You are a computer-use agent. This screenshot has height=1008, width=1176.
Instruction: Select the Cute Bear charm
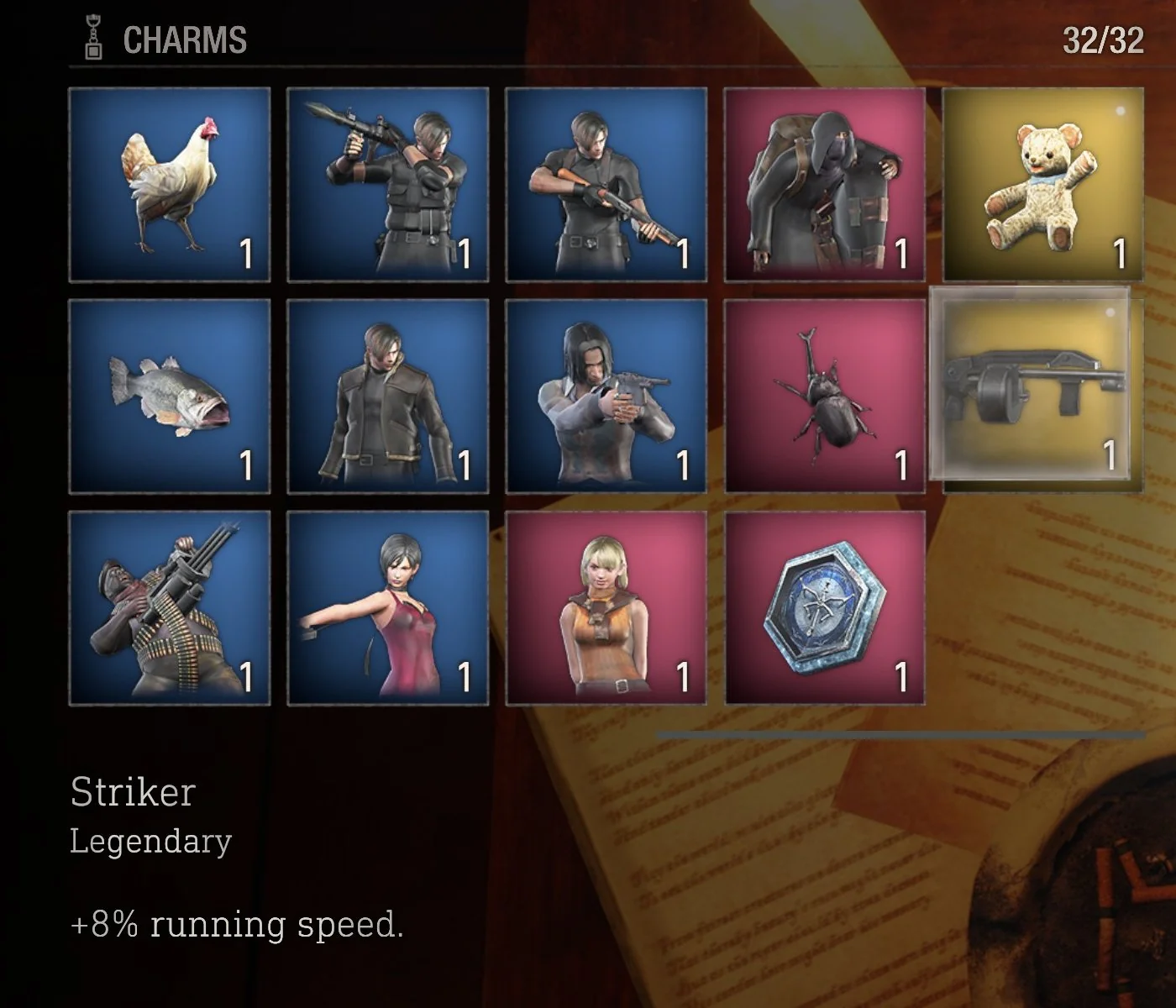coord(1042,181)
